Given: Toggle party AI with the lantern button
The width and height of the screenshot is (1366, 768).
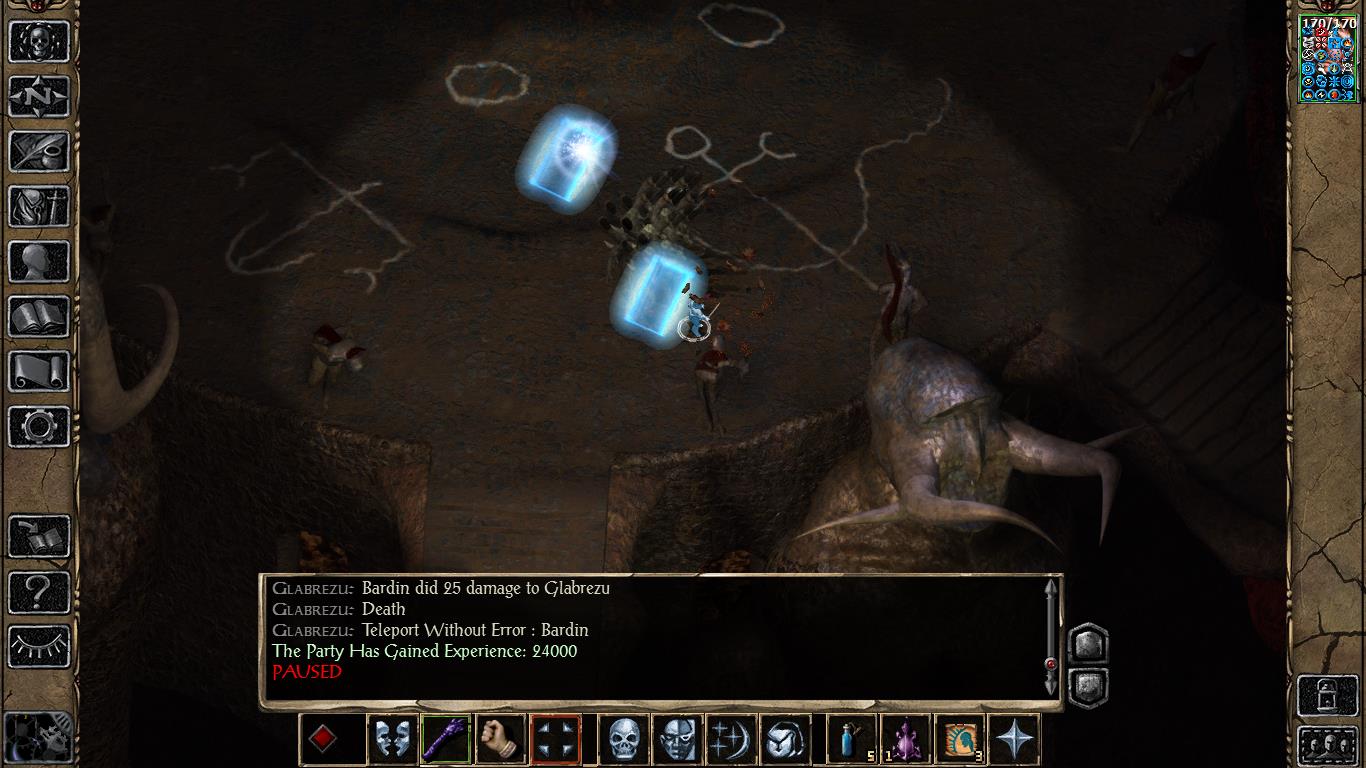Looking at the screenshot, I should (1327, 692).
